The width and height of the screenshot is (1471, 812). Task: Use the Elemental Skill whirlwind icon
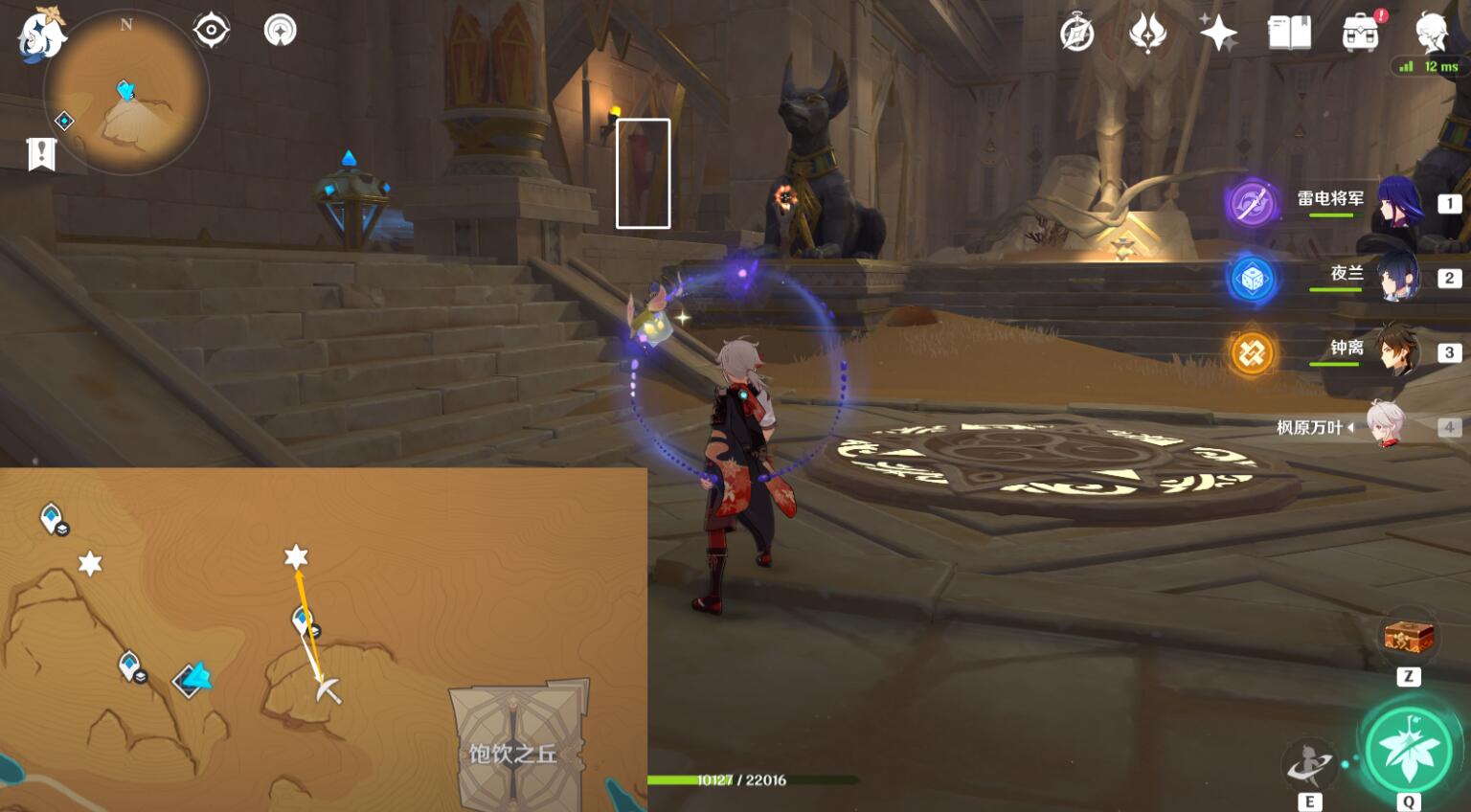[1308, 763]
